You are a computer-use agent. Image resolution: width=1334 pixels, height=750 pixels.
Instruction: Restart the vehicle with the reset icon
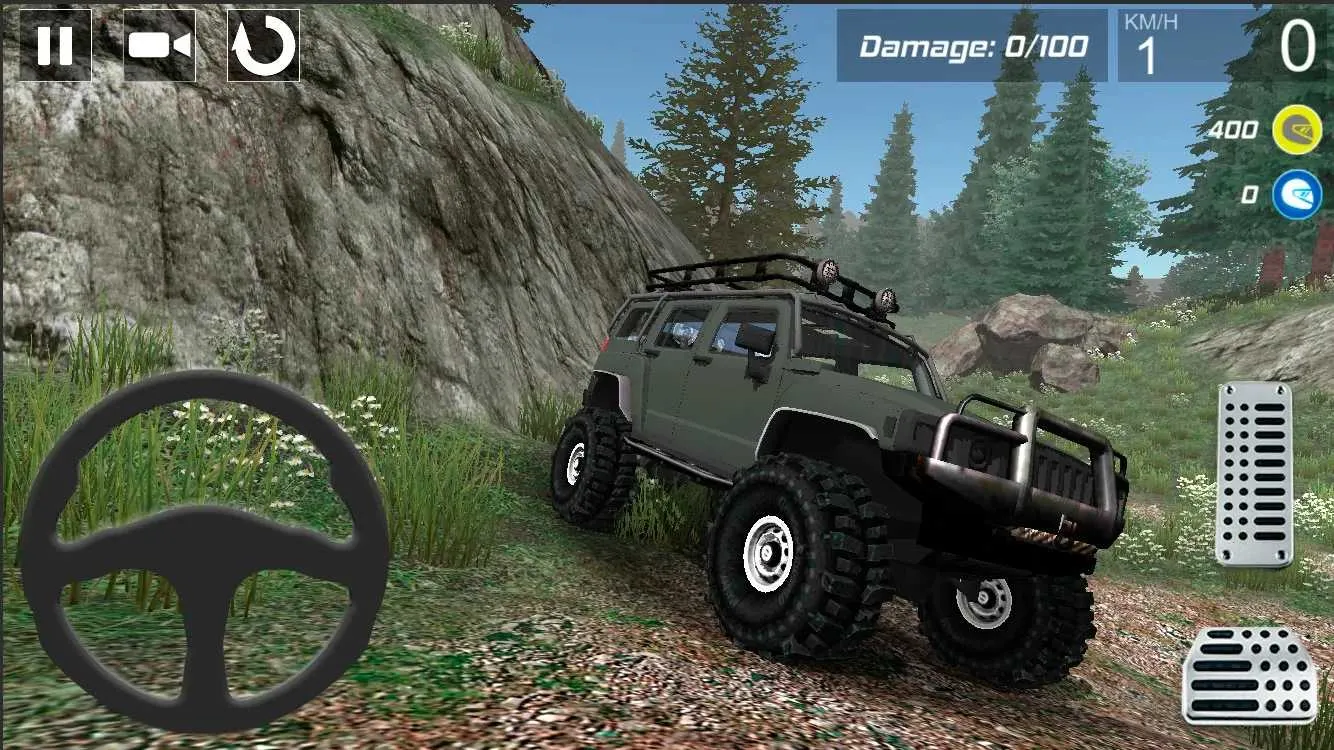click(x=264, y=45)
